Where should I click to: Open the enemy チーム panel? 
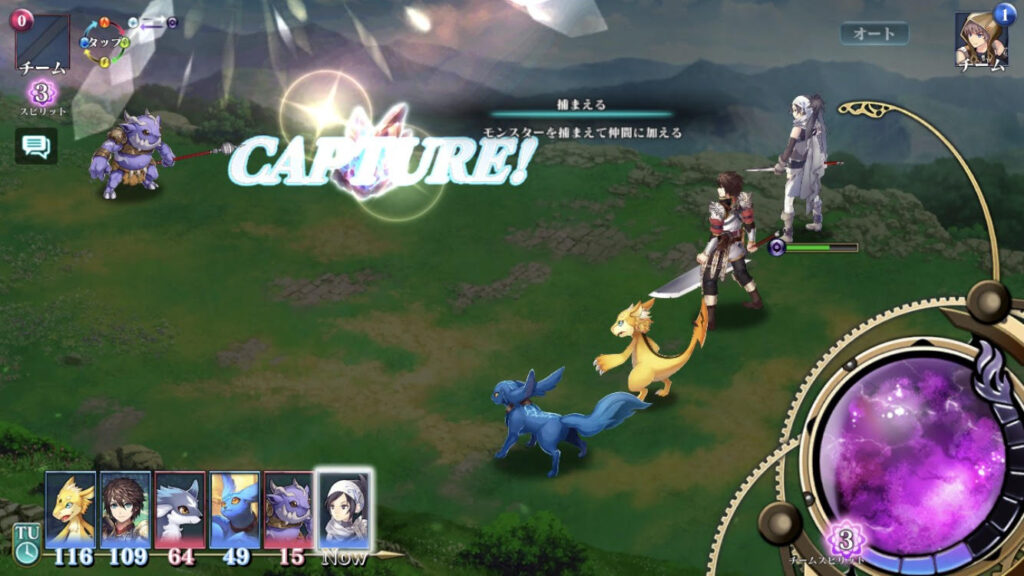(42, 43)
